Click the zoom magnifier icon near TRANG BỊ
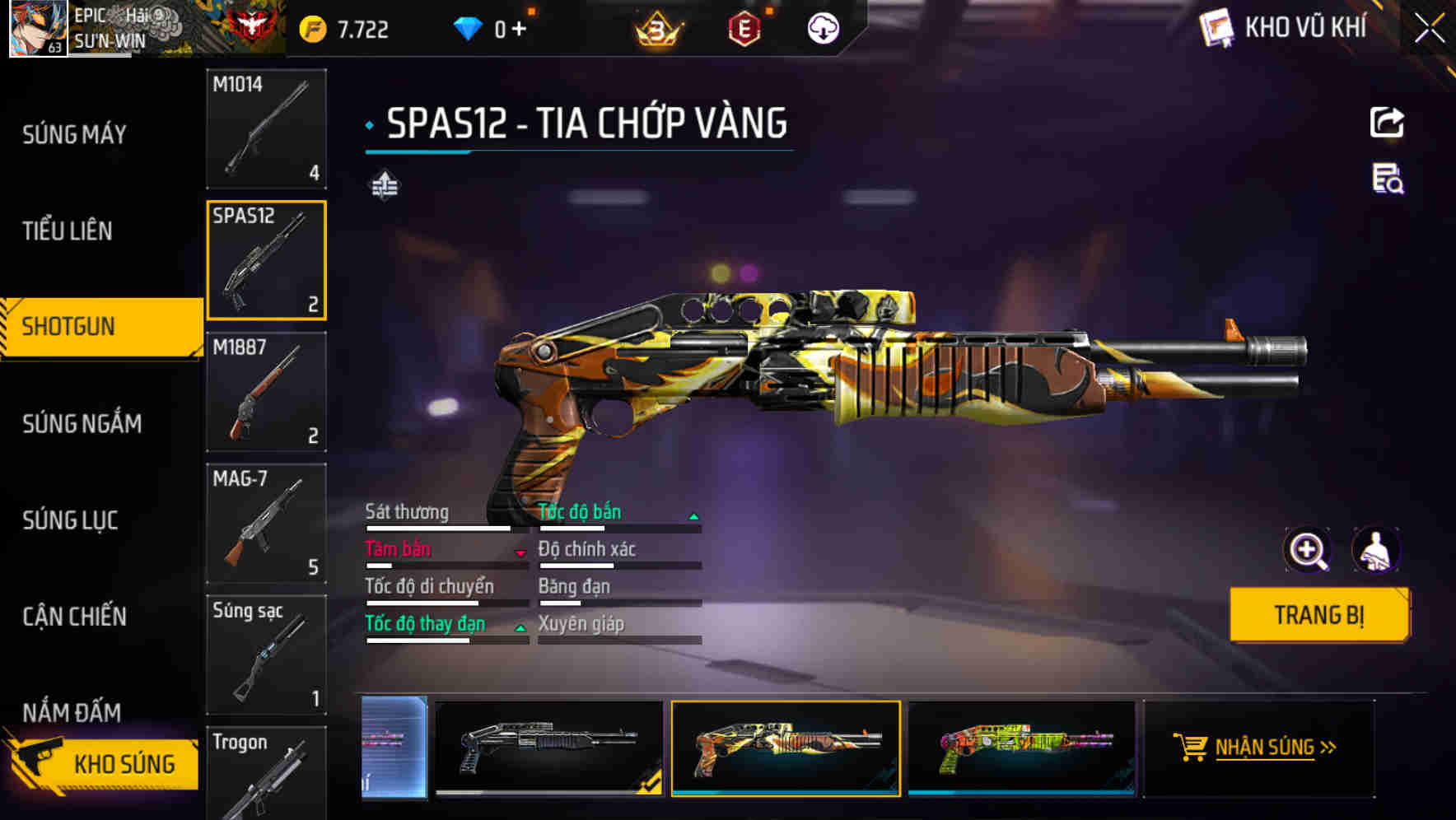Image resolution: width=1456 pixels, height=820 pixels. click(x=1306, y=550)
